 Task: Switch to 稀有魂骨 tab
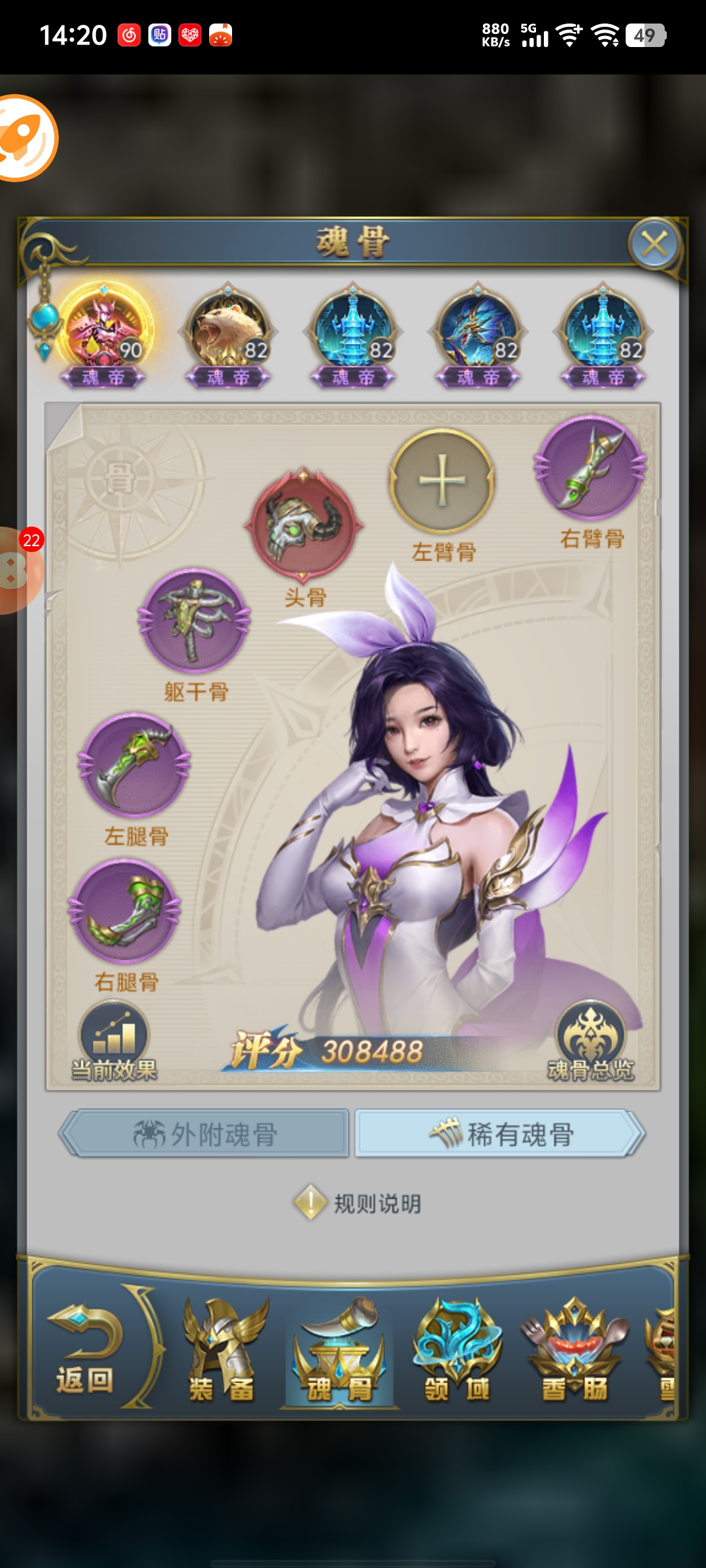499,1134
